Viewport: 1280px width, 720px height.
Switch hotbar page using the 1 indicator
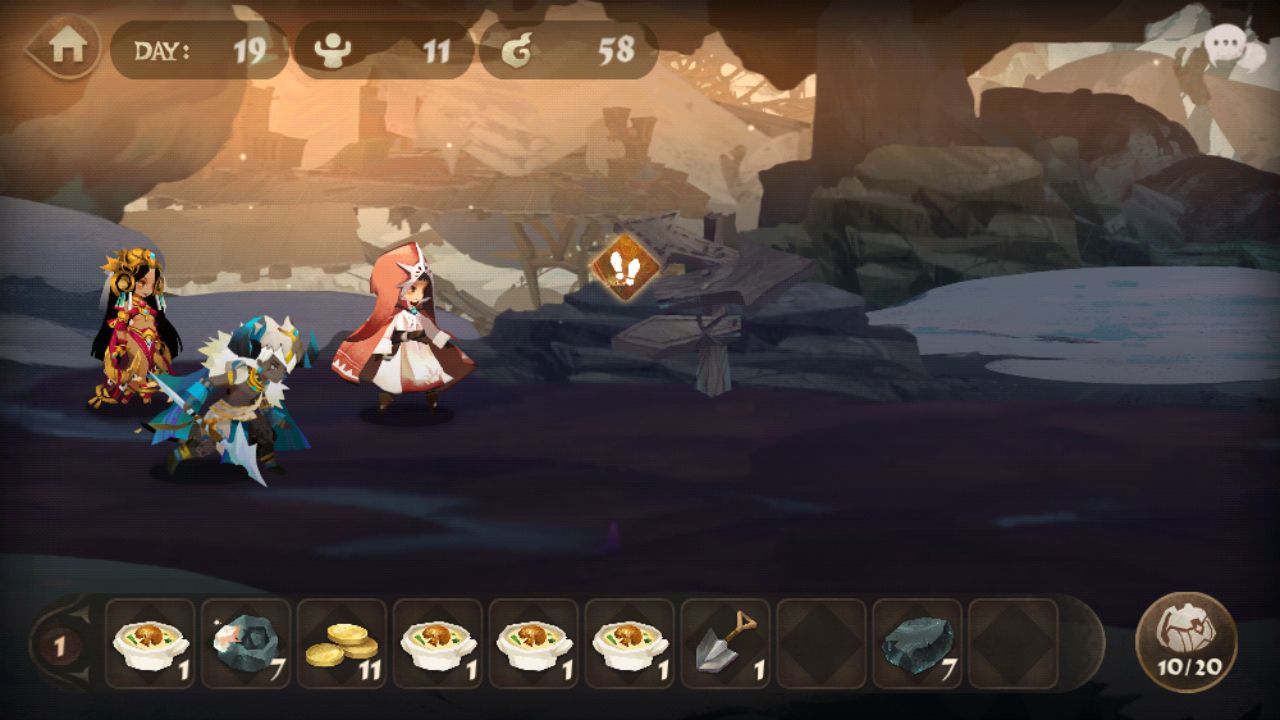(x=60, y=645)
